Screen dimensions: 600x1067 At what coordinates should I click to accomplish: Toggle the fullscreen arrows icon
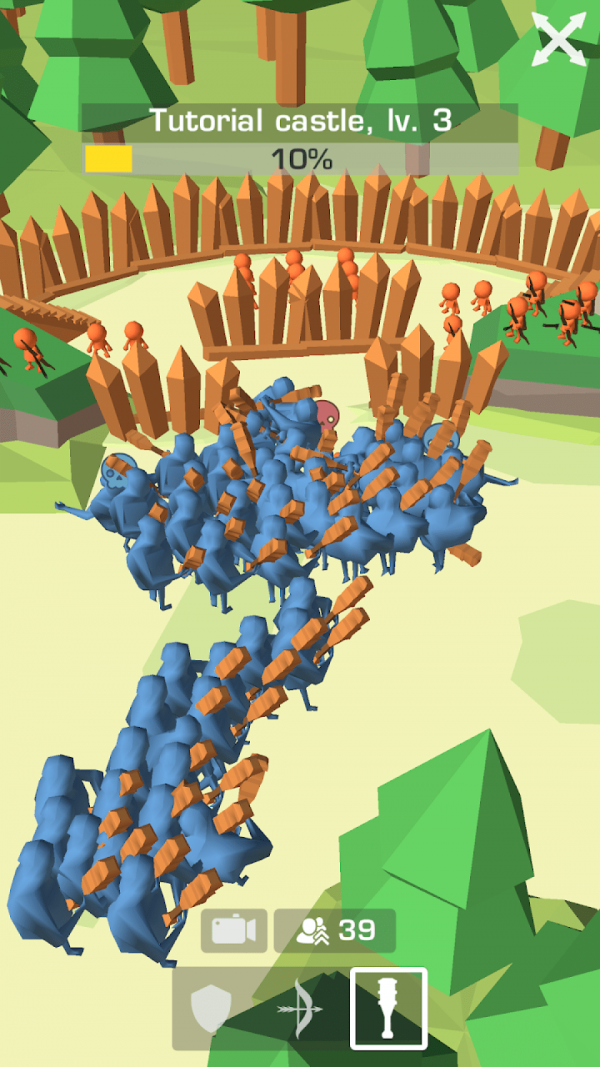pos(558,40)
